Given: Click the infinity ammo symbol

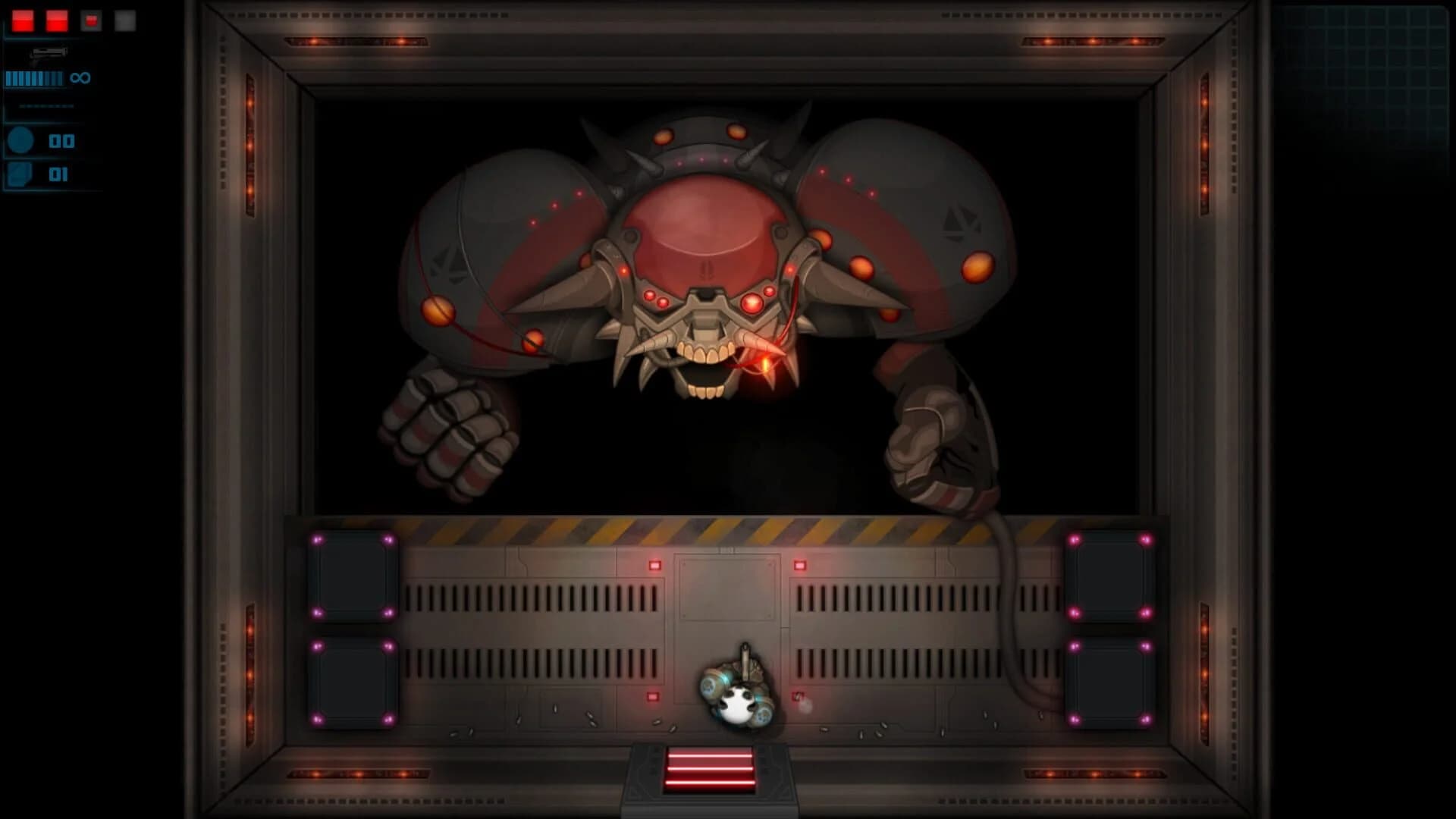Looking at the screenshot, I should [80, 77].
